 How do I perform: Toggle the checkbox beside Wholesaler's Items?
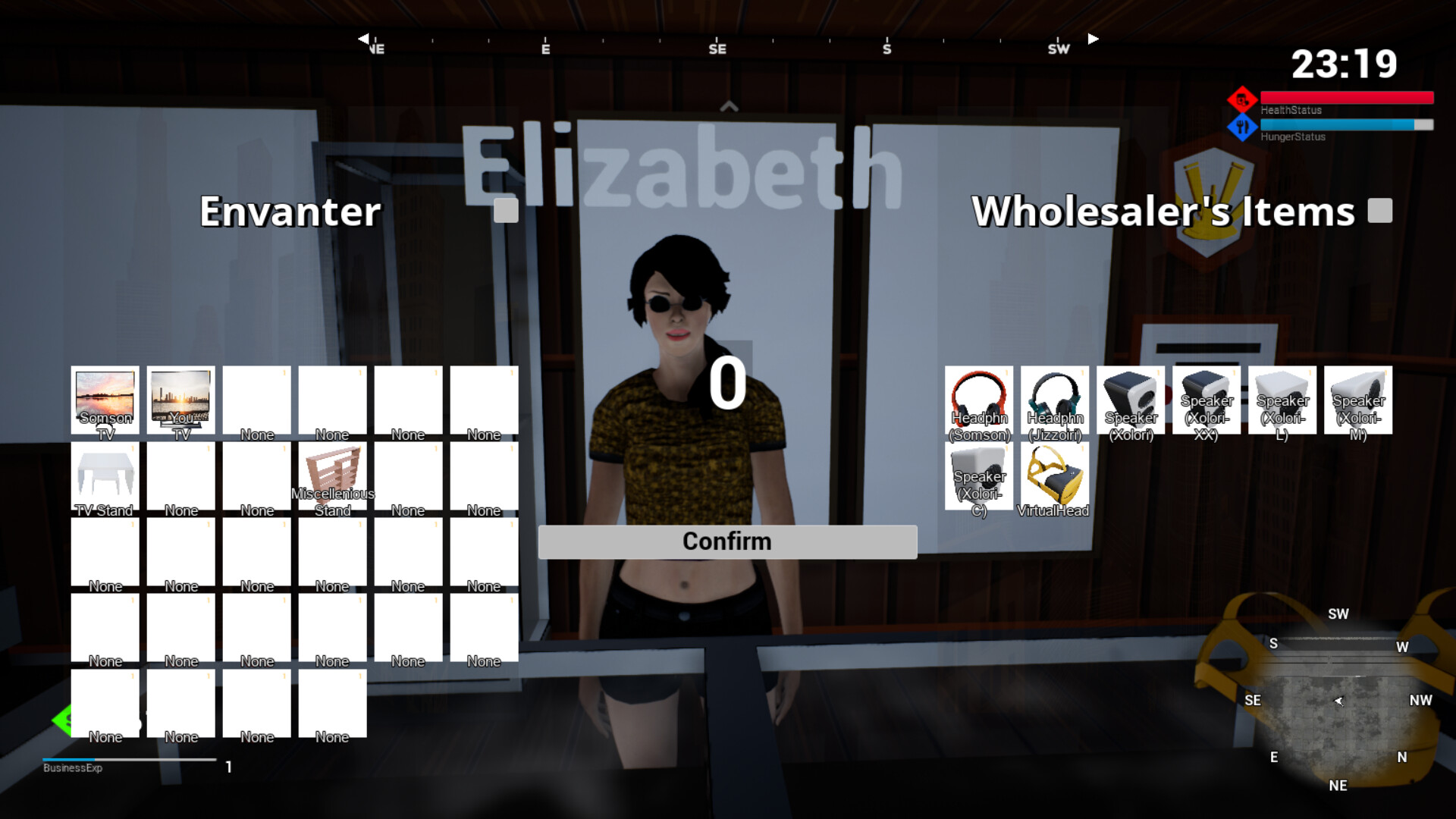1382,212
